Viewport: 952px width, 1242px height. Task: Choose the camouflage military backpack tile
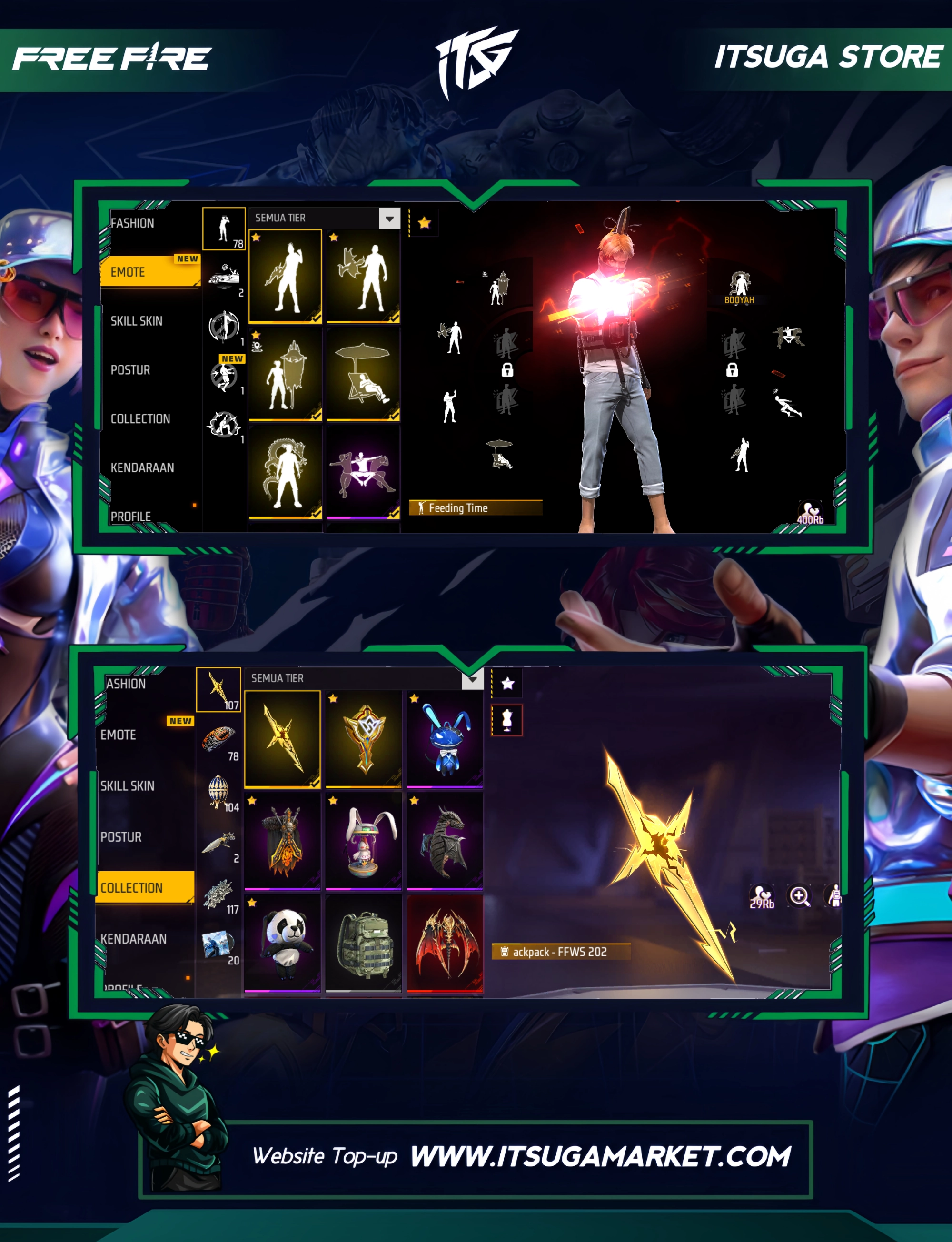[363, 943]
